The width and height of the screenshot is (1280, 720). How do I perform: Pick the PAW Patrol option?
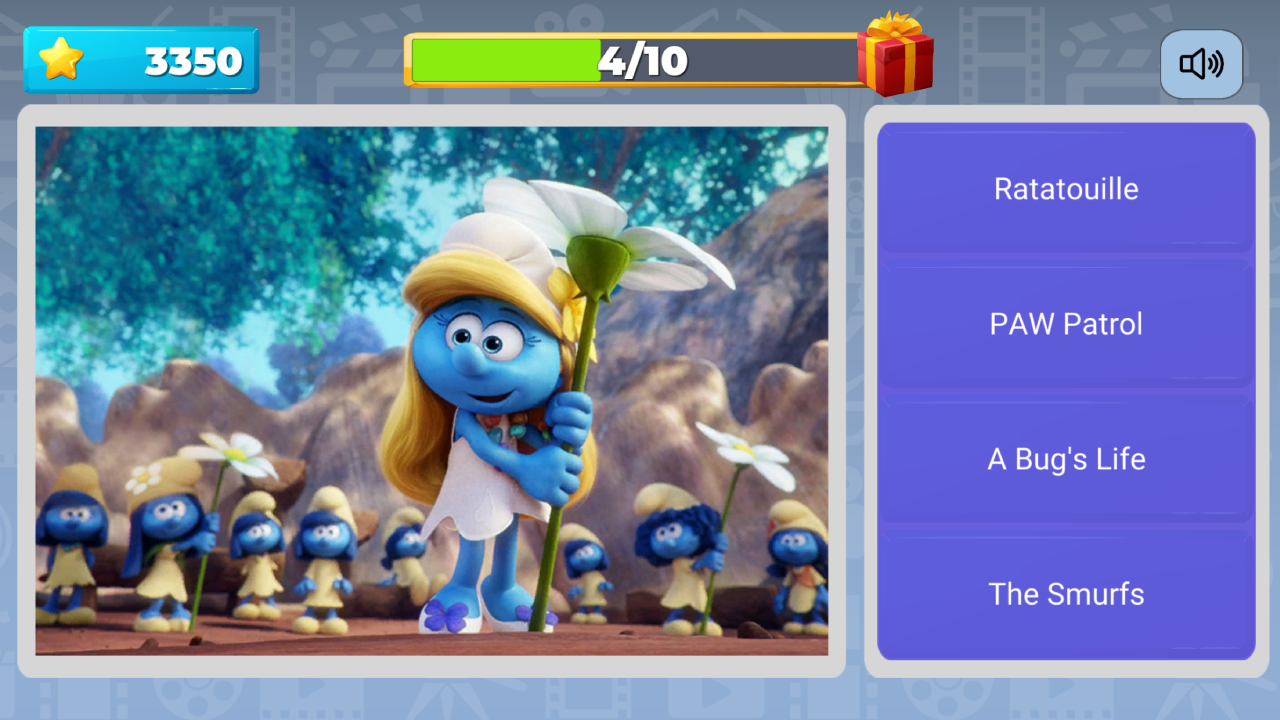[x=1065, y=324]
